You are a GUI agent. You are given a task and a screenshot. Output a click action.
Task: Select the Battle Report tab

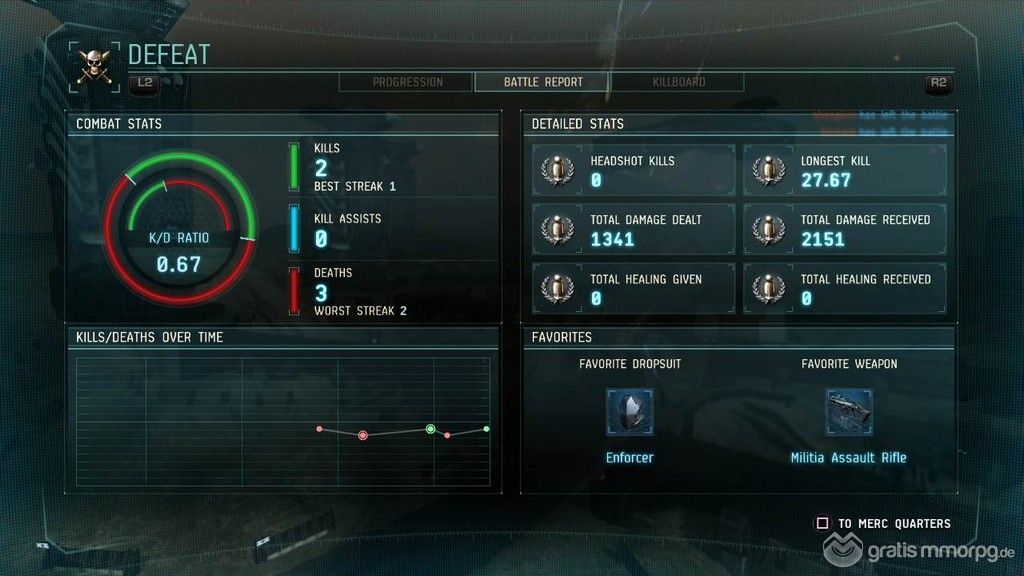pos(543,82)
